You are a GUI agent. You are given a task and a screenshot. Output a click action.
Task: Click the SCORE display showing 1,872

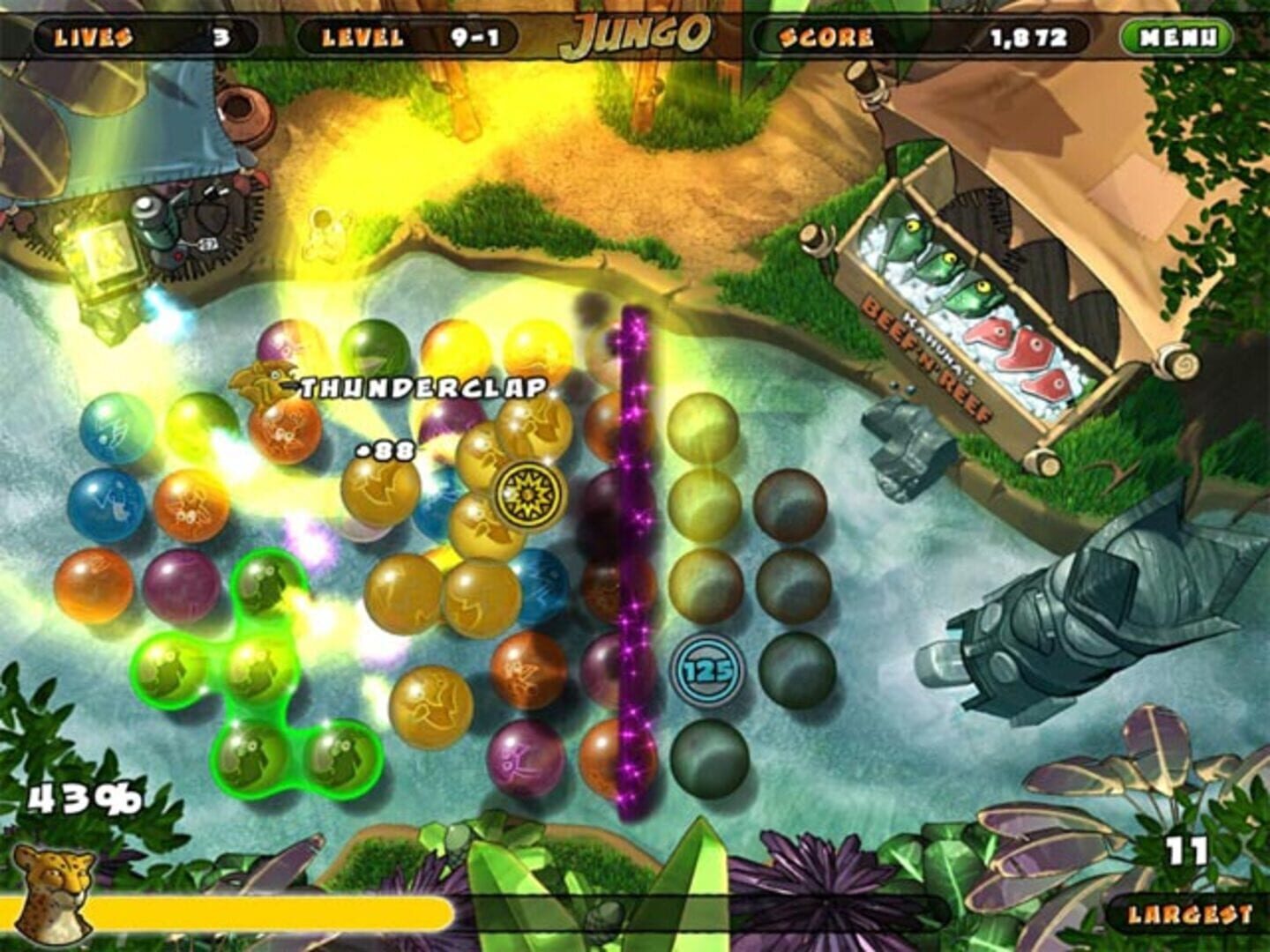tap(917, 35)
